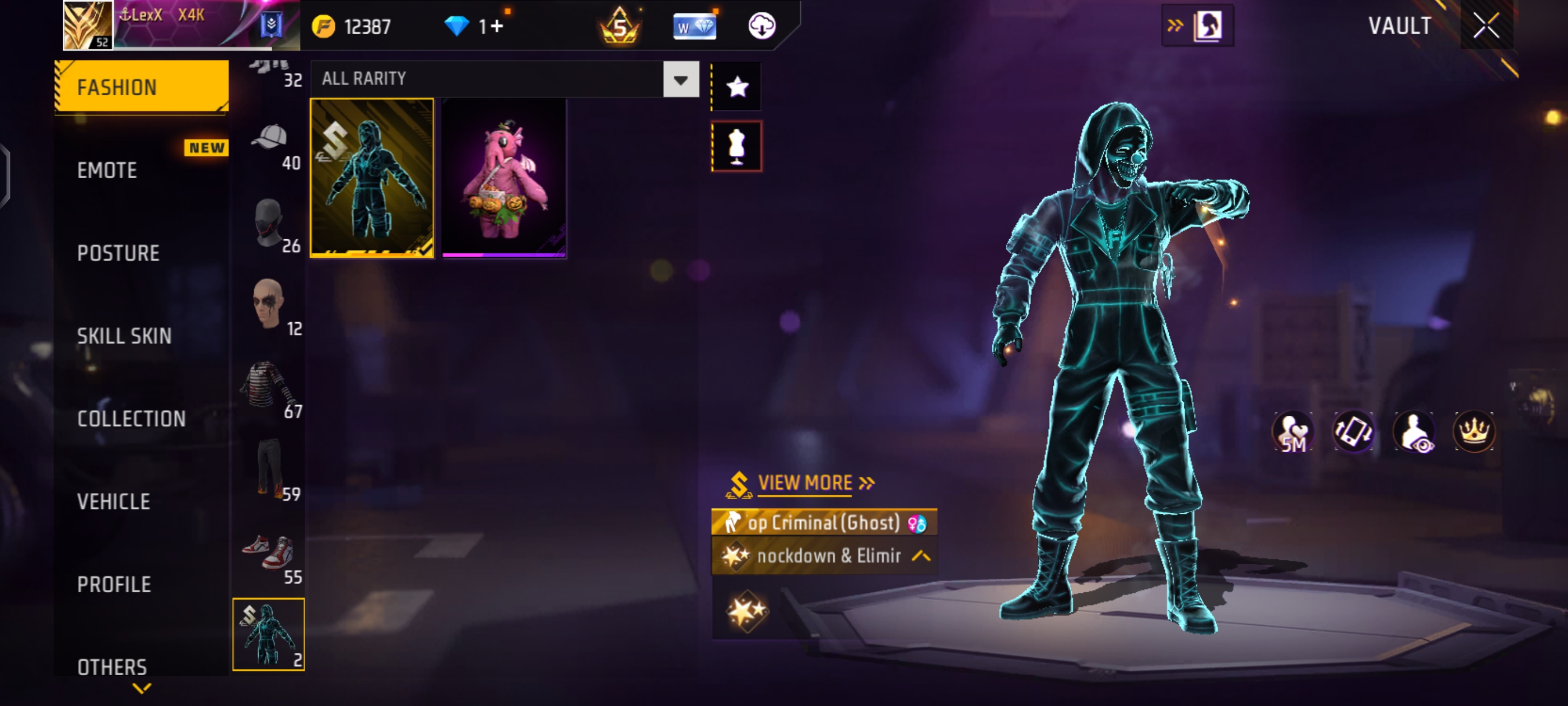
Task: Click the gold crown icon
Action: (x=1473, y=432)
